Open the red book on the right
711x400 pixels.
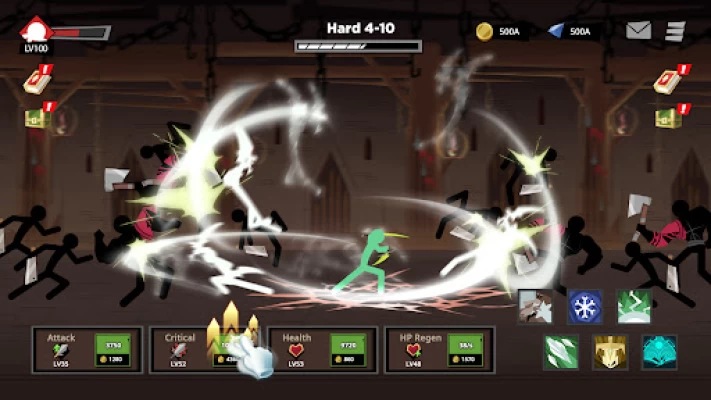[x=667, y=82]
